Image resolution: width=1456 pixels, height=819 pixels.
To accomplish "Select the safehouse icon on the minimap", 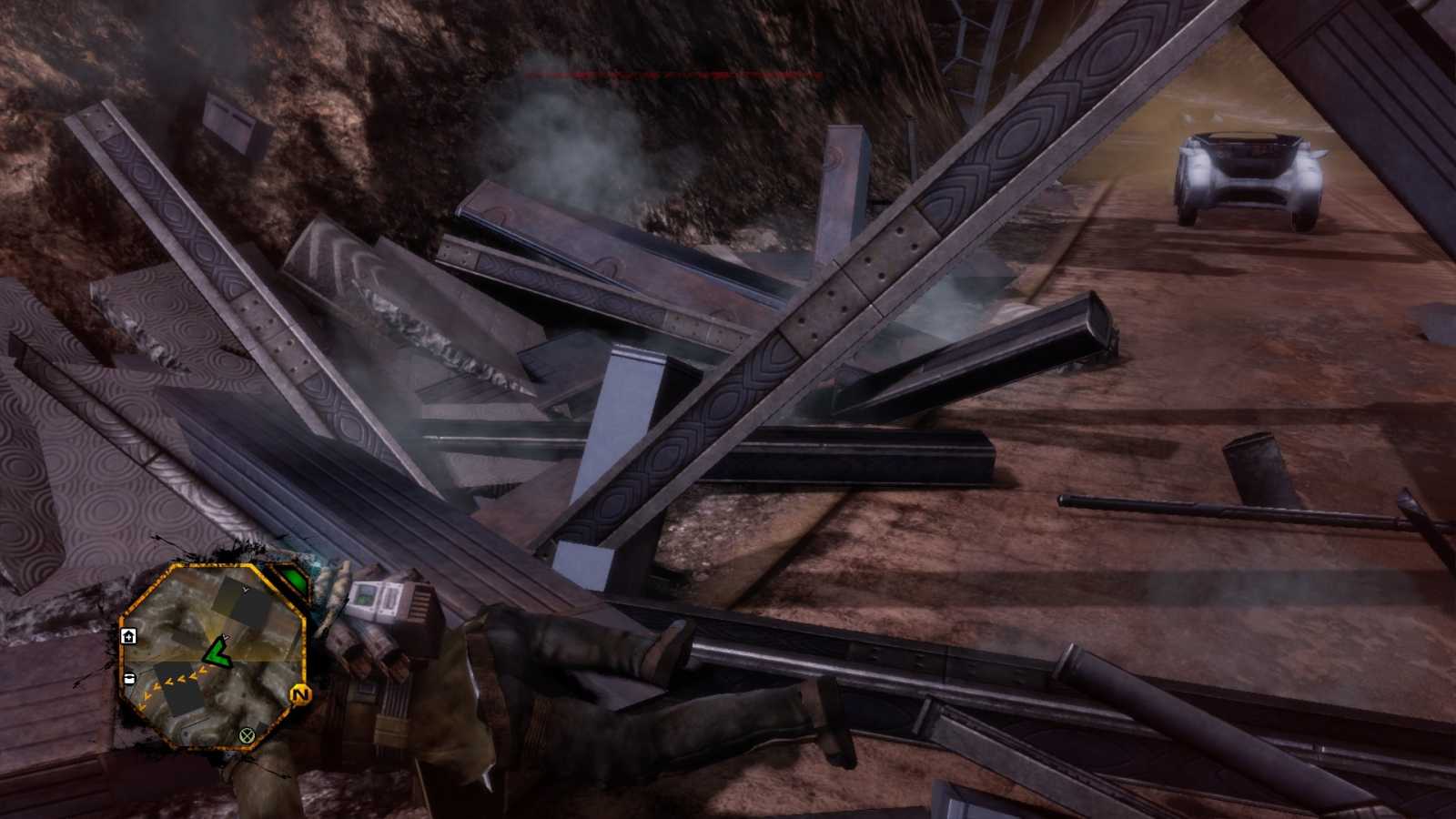I will click(x=129, y=635).
